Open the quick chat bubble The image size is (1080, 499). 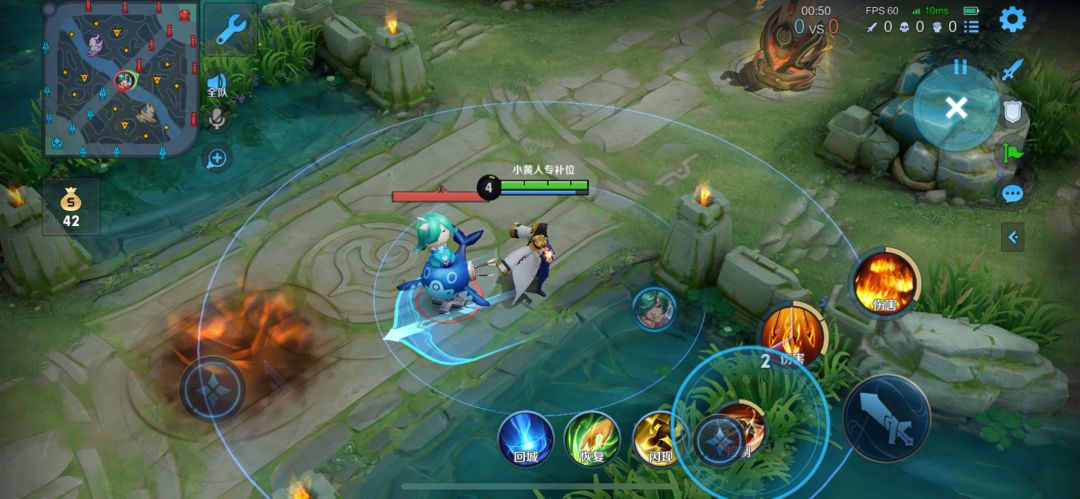click(1013, 194)
